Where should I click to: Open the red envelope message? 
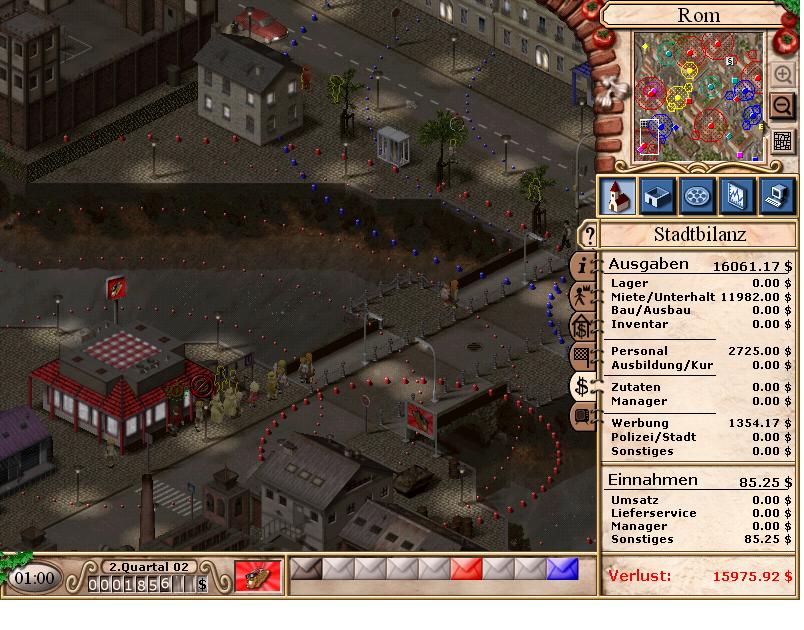[x=466, y=570]
